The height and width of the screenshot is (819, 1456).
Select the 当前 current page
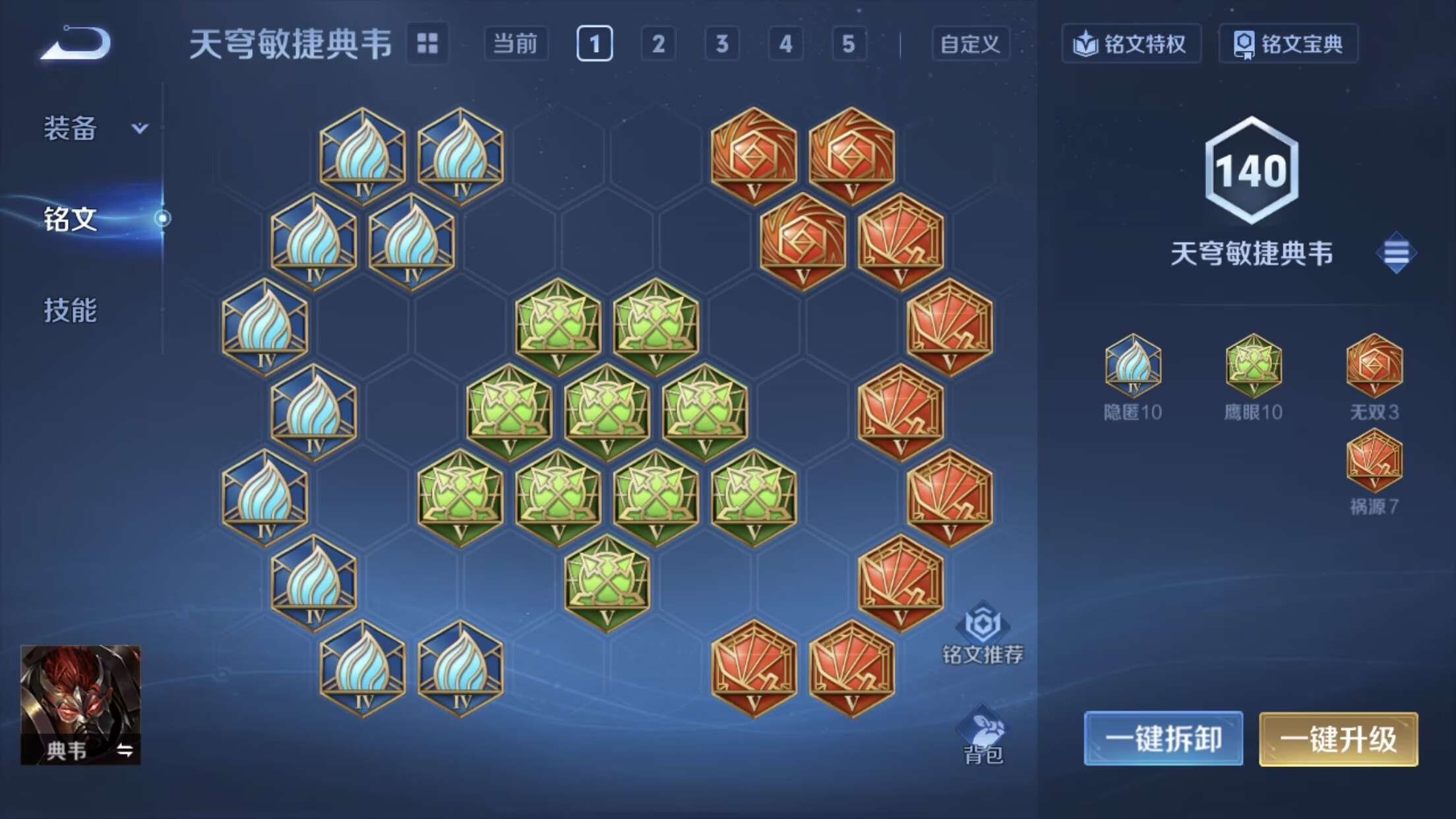tap(517, 45)
